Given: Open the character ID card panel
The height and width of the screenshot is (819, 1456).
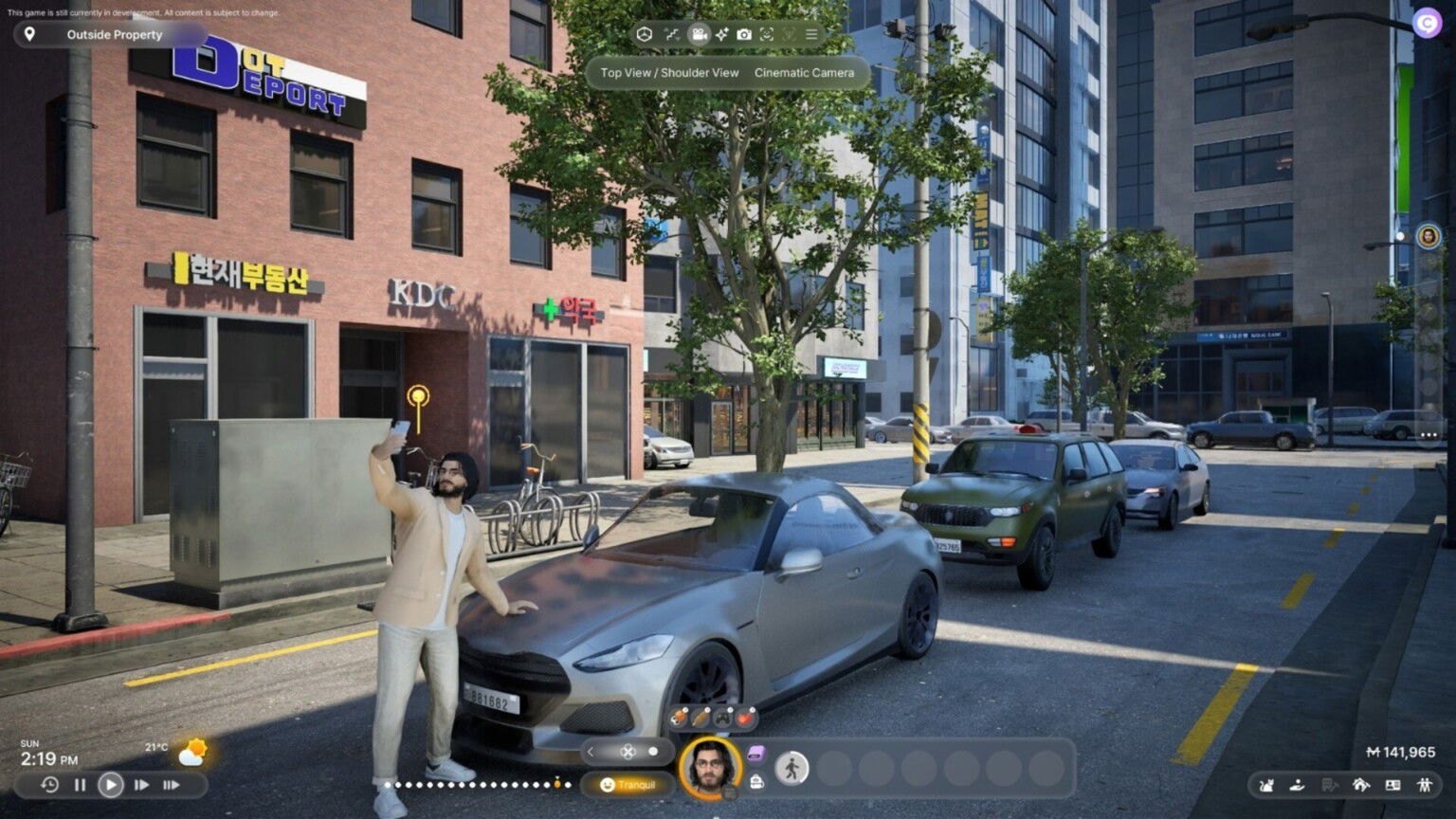Looking at the screenshot, I should [x=1393, y=785].
